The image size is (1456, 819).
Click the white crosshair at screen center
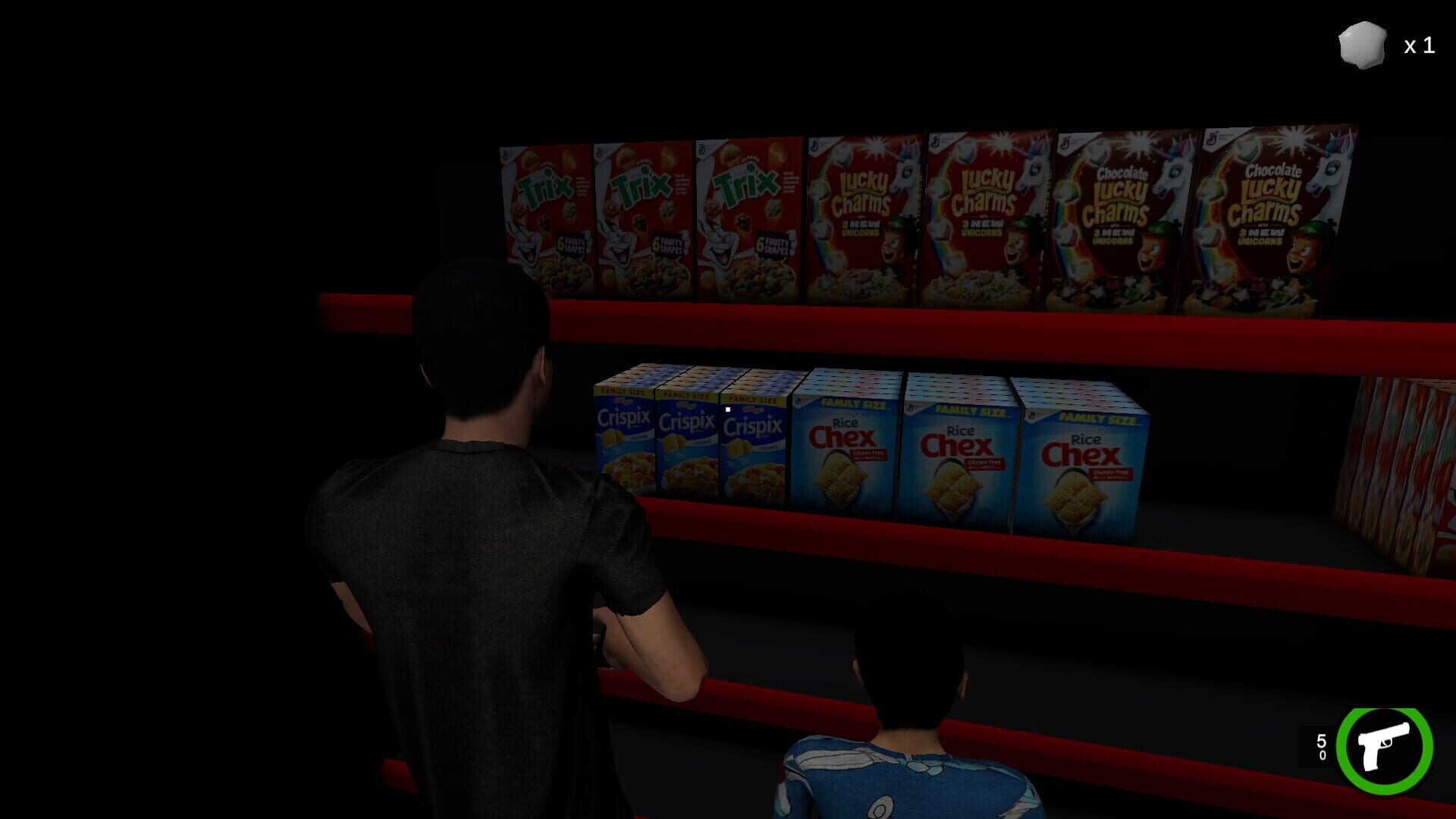[726, 408]
